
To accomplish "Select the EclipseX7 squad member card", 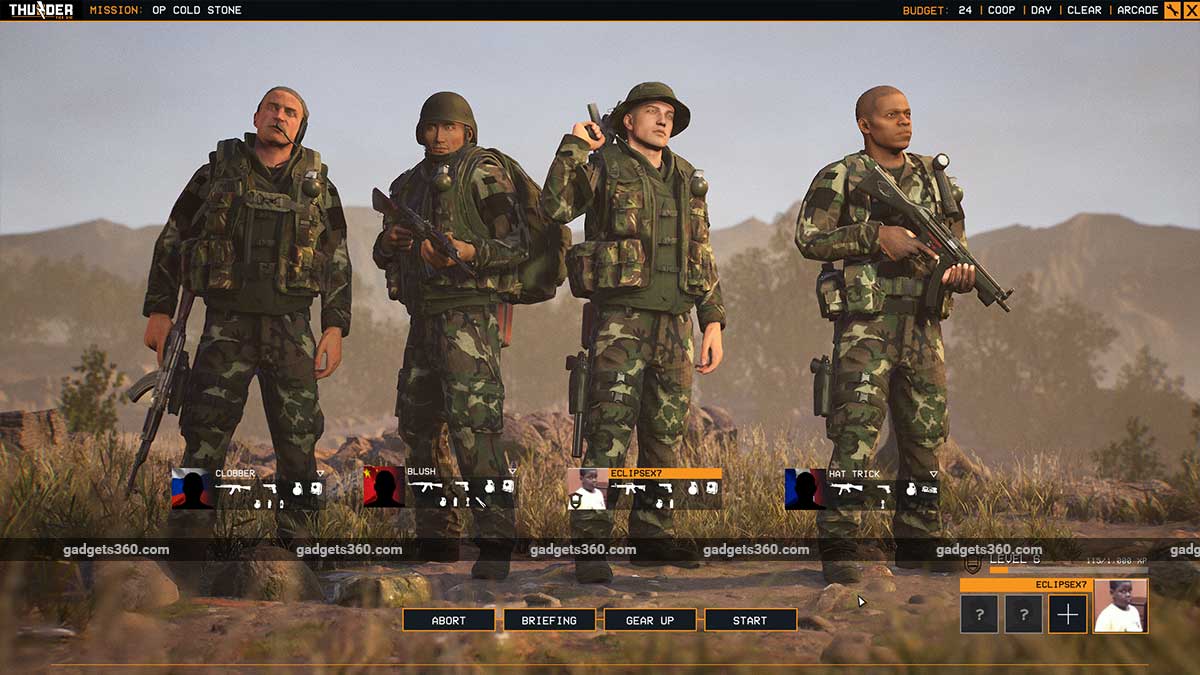I will [x=645, y=489].
